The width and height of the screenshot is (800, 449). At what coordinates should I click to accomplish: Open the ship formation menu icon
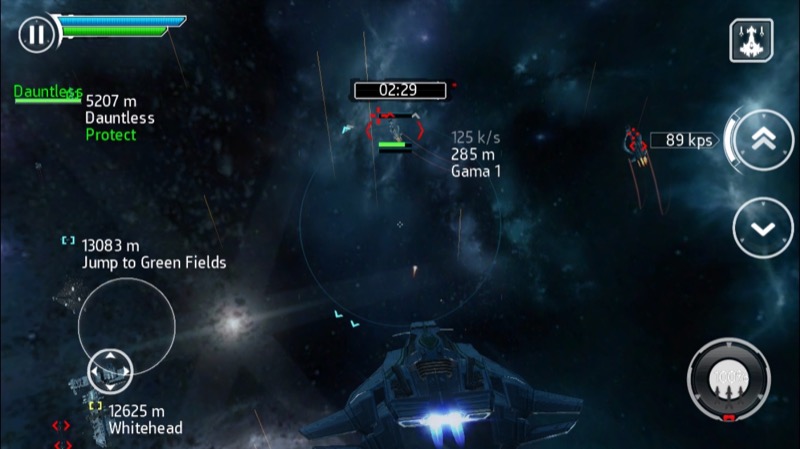pyautogui.click(x=750, y=40)
